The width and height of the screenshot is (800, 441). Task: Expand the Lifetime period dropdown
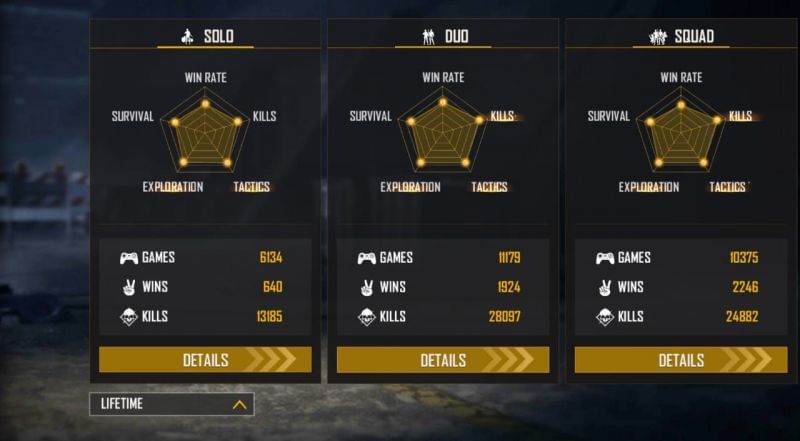pyautogui.click(x=171, y=405)
